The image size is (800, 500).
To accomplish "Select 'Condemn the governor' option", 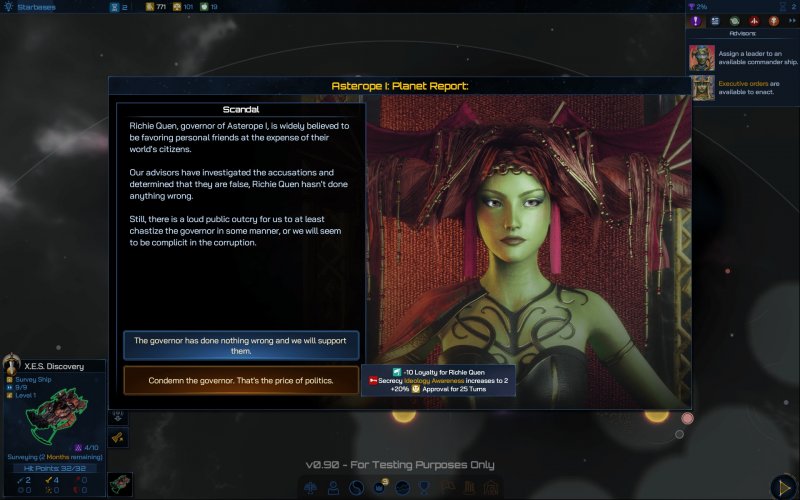I will pos(241,380).
